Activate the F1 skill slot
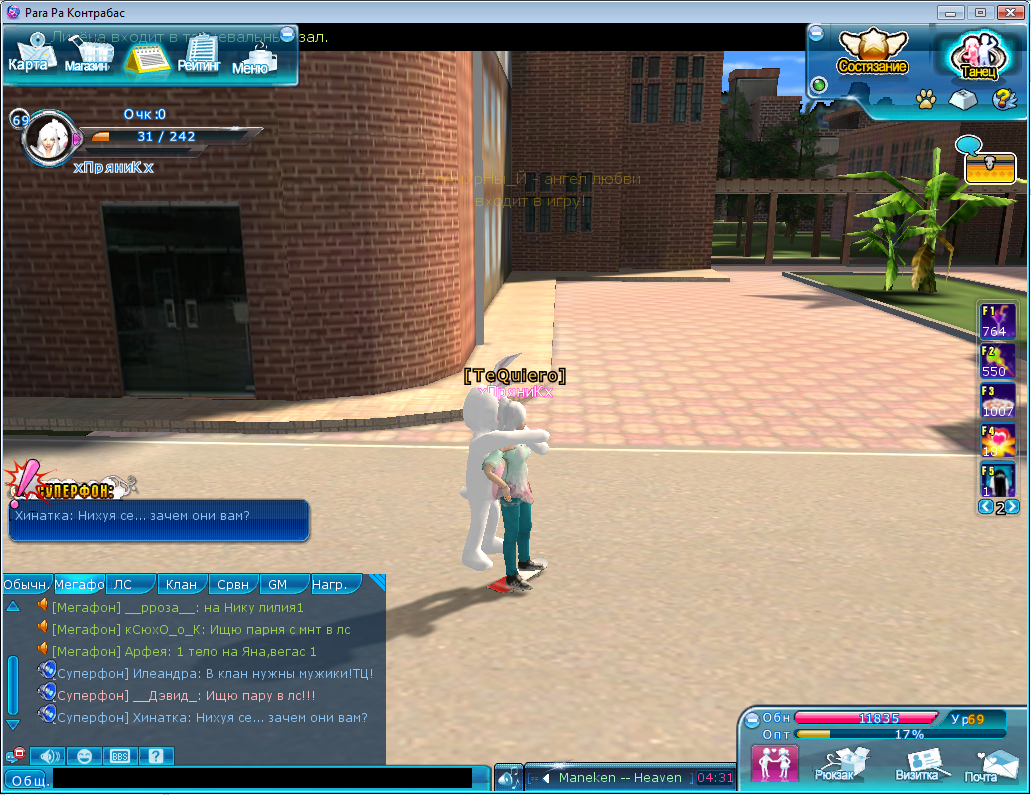This screenshot has width=1031, height=795. coord(998,321)
